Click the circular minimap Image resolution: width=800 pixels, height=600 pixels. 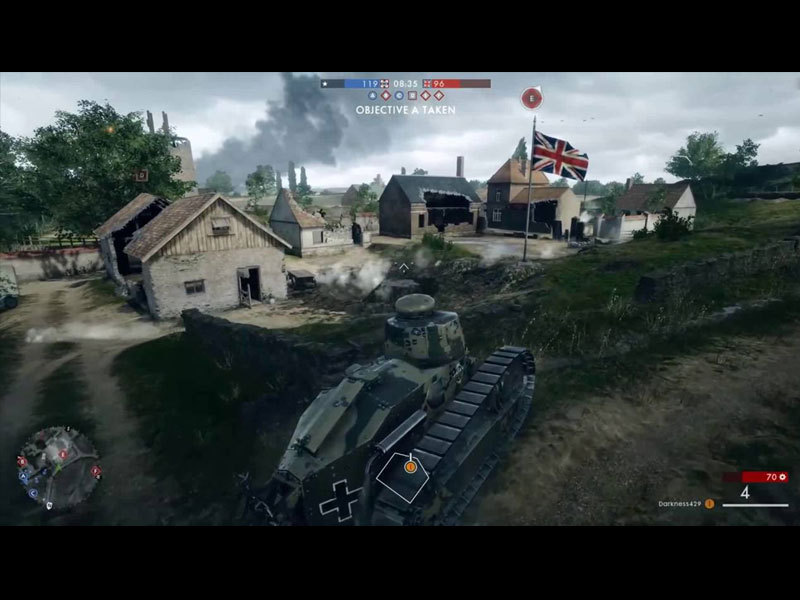[x=59, y=468]
